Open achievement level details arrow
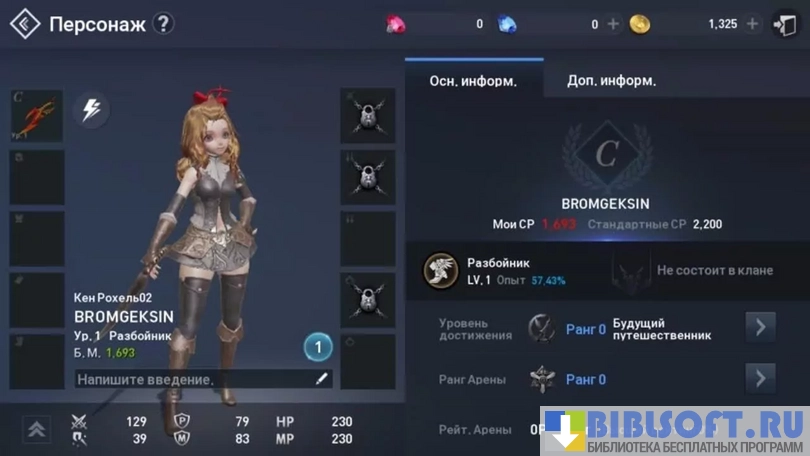The image size is (810, 456). coord(760,327)
